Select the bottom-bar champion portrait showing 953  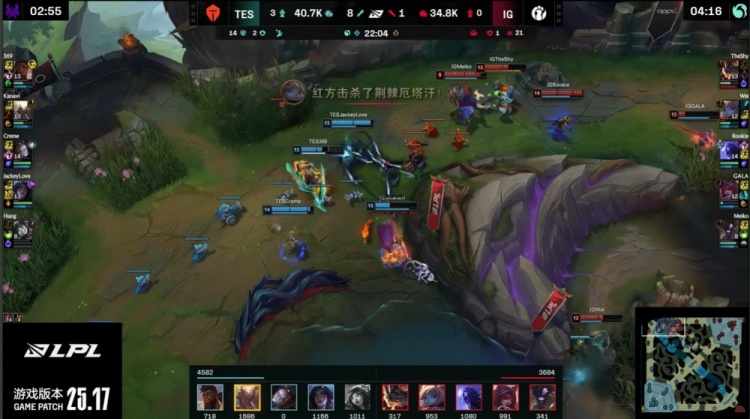[432, 397]
